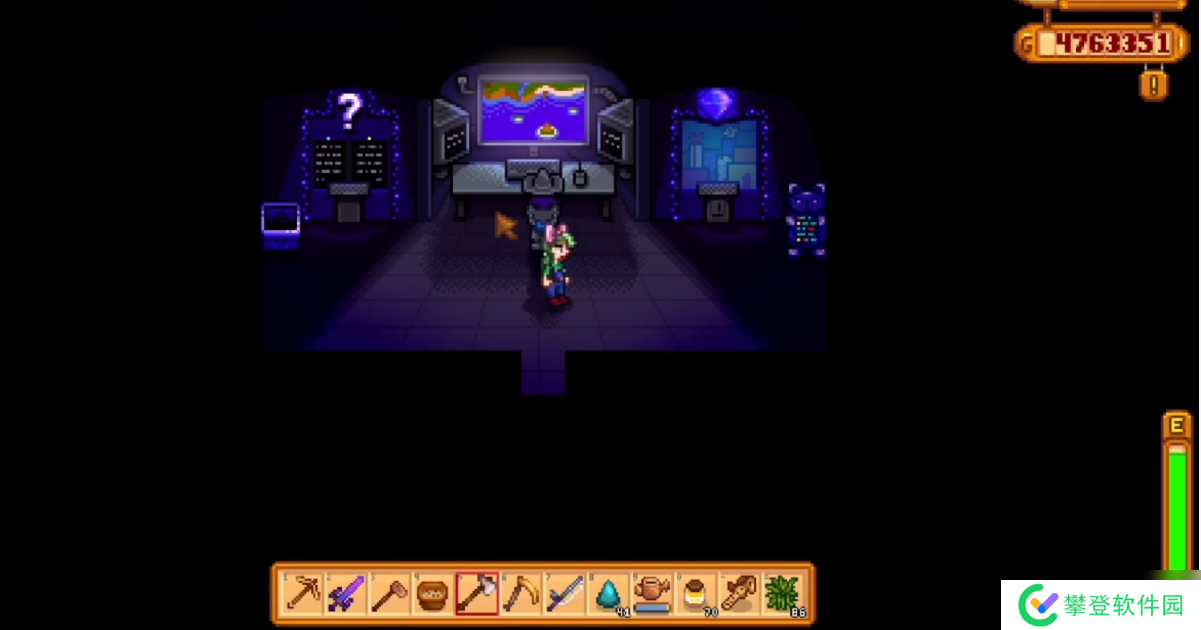Screen dimensions: 1201x630
Task: Pick the teal droplet item stack
Action: click(608, 594)
